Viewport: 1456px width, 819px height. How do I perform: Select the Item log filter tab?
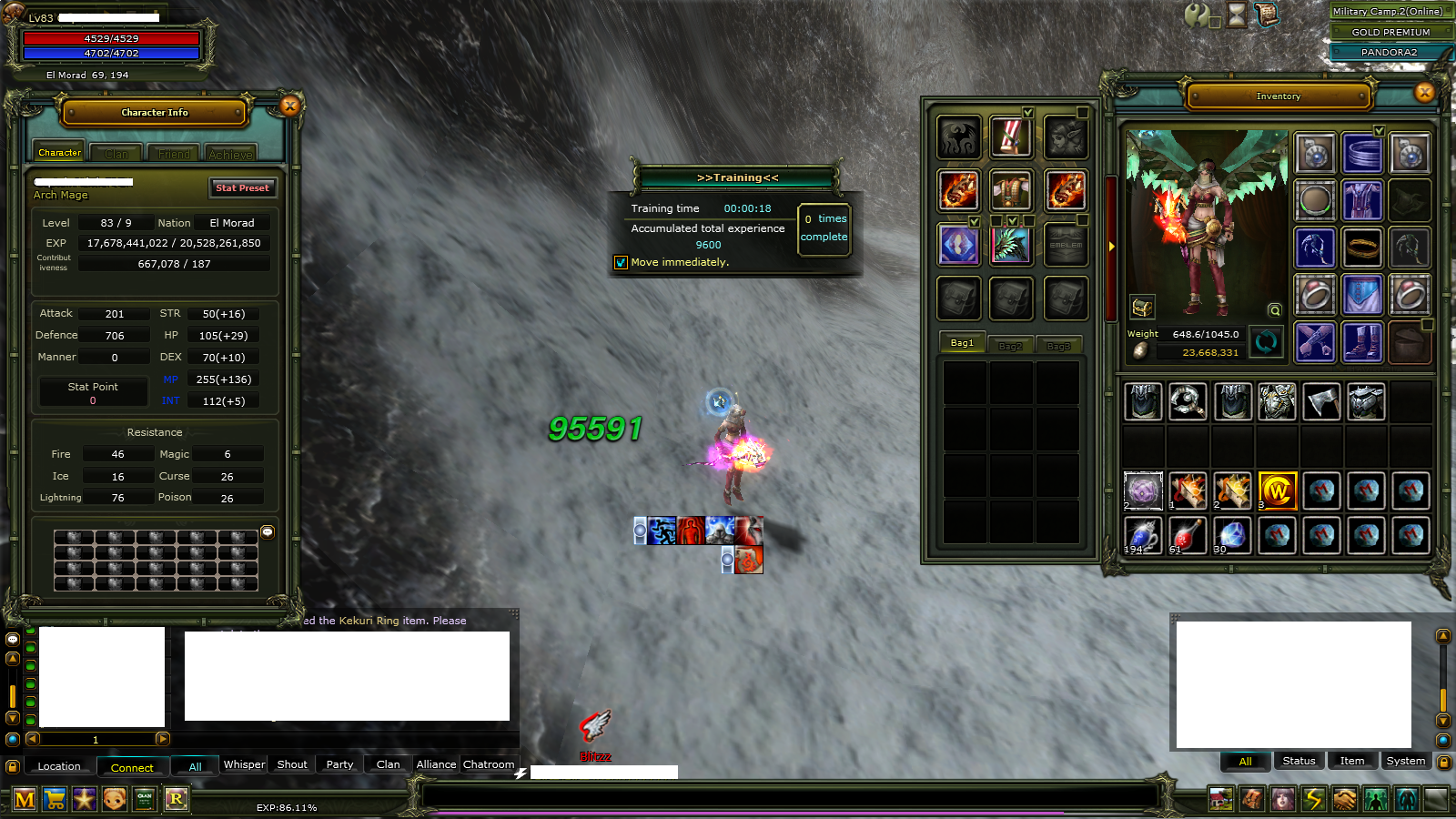pos(1351,761)
